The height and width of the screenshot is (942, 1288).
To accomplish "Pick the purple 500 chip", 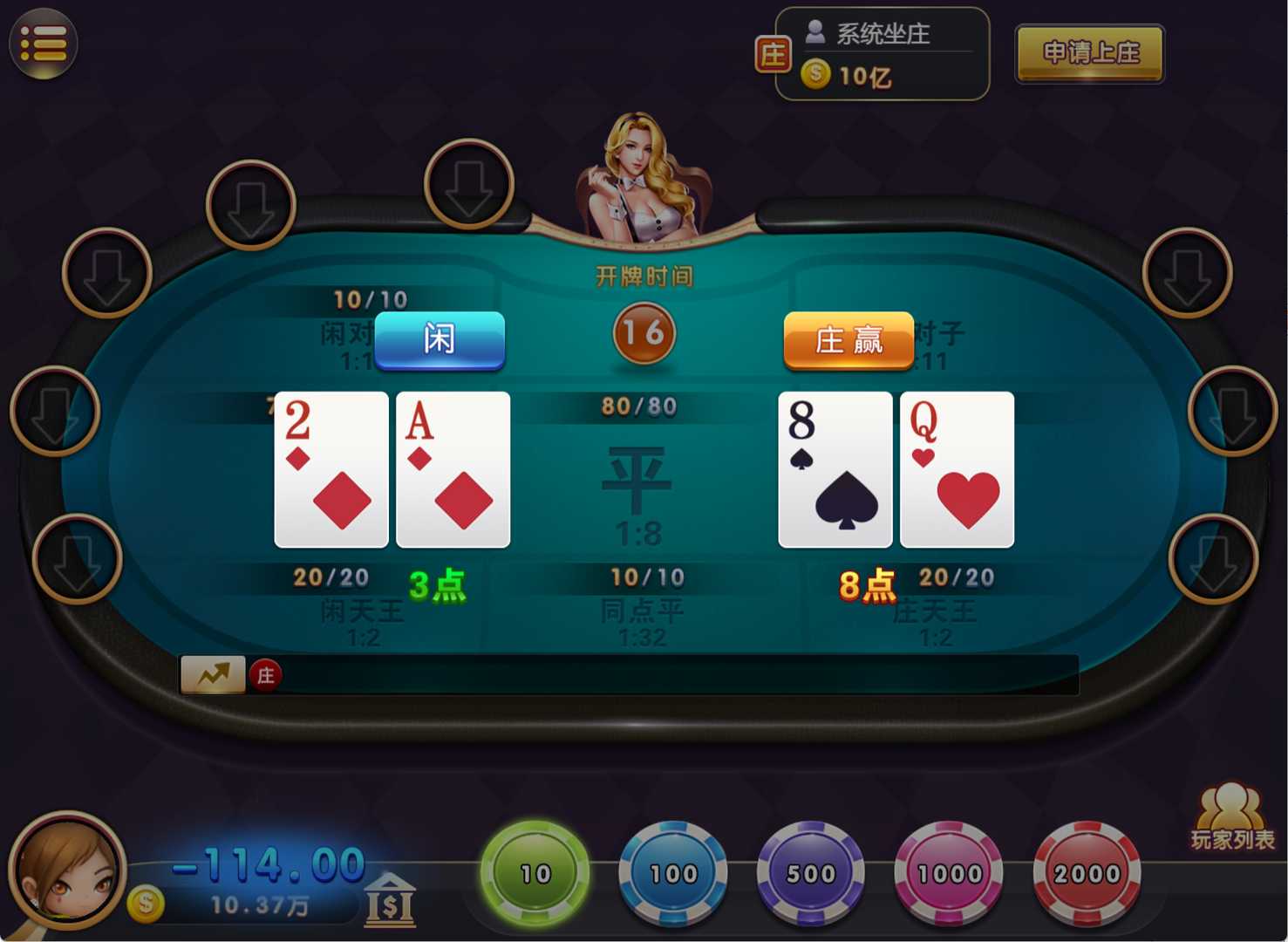I will (x=810, y=872).
